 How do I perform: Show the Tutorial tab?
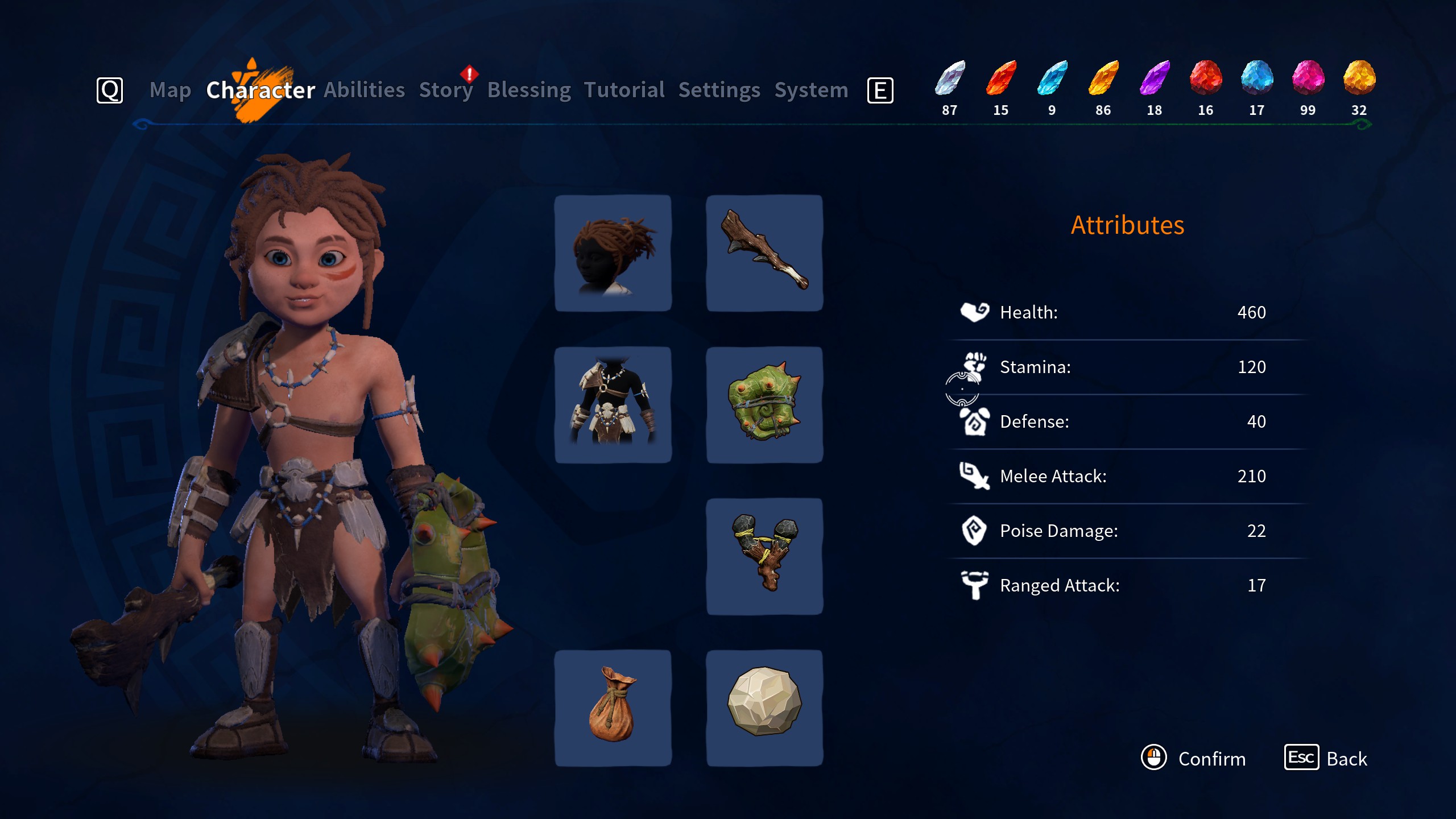(624, 90)
